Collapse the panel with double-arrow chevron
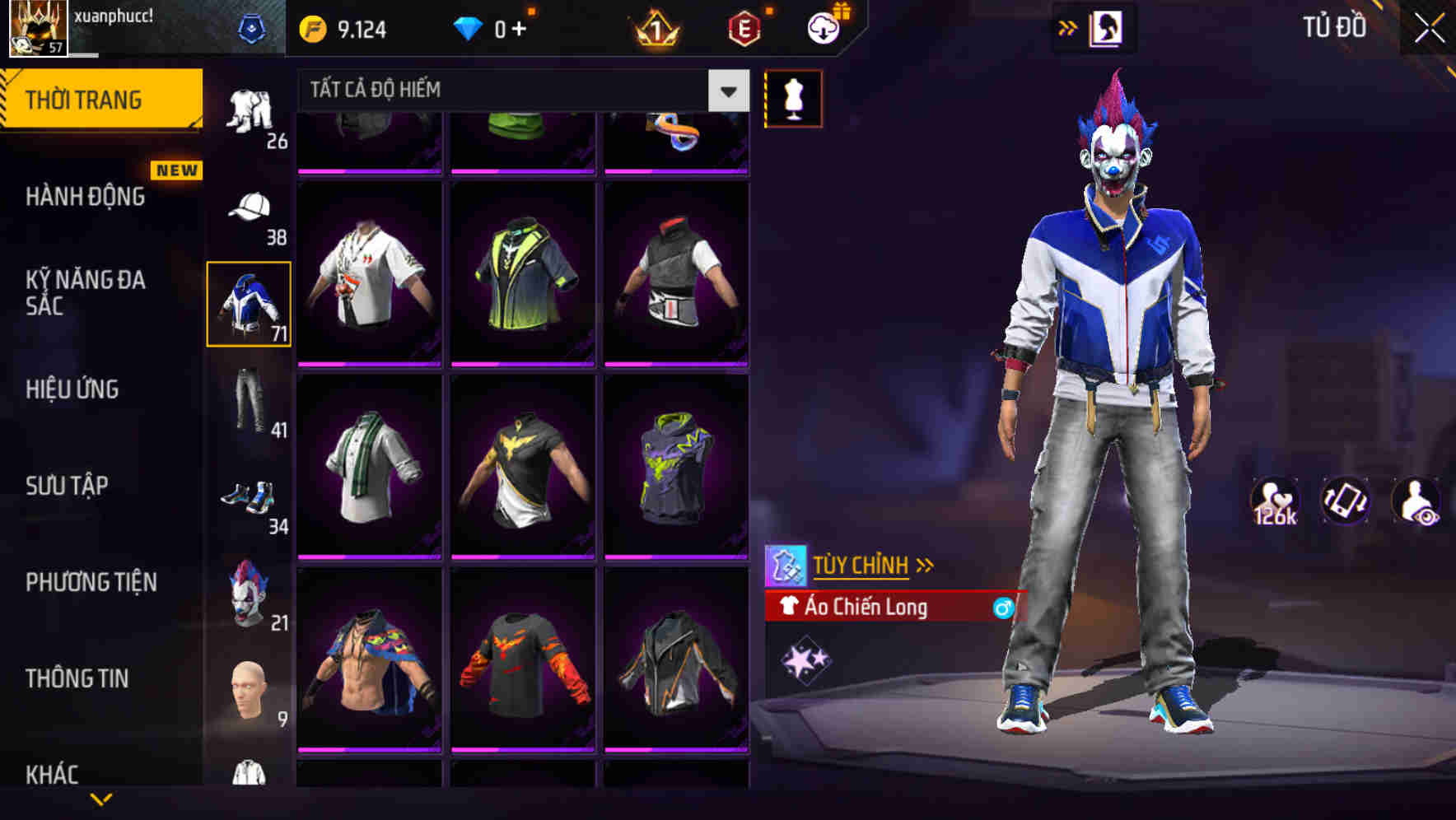This screenshot has width=1456, height=820. click(x=1069, y=26)
